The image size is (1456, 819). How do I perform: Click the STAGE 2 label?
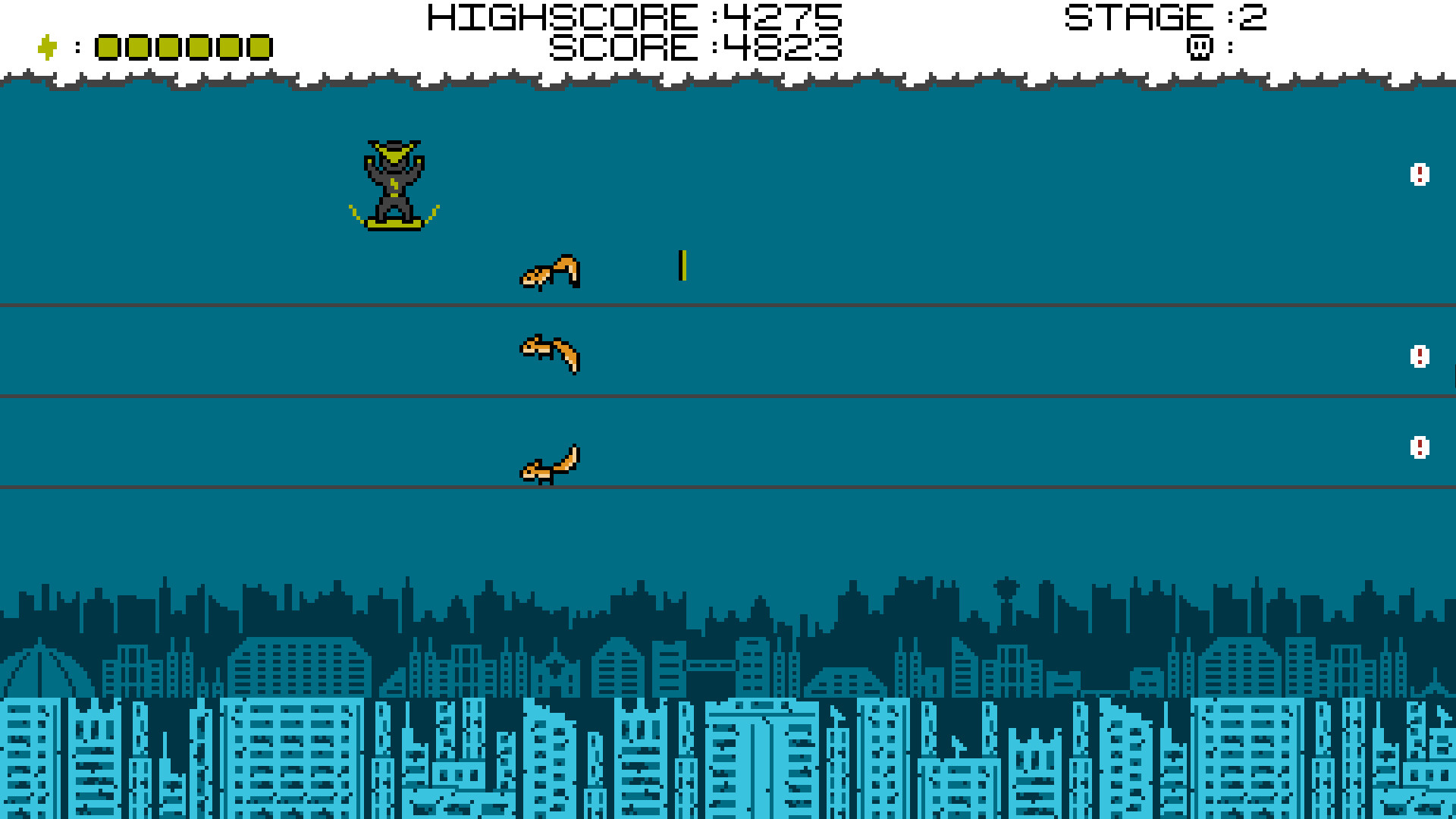pyautogui.click(x=1168, y=18)
